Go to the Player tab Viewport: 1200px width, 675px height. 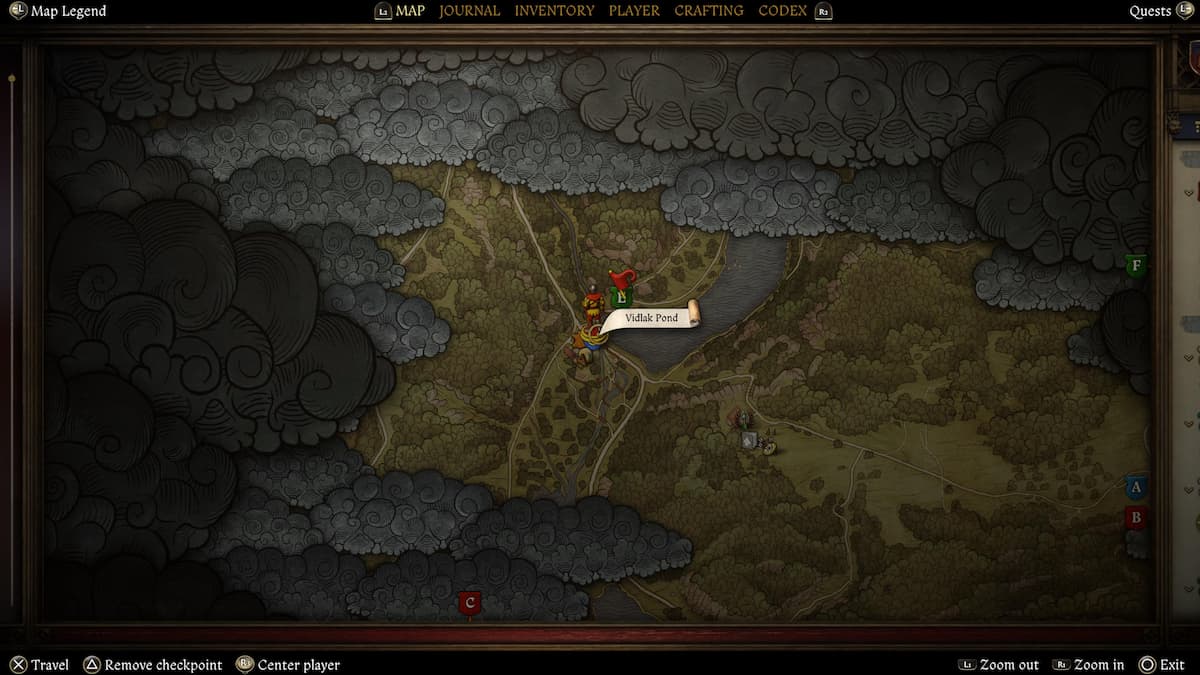coord(634,11)
